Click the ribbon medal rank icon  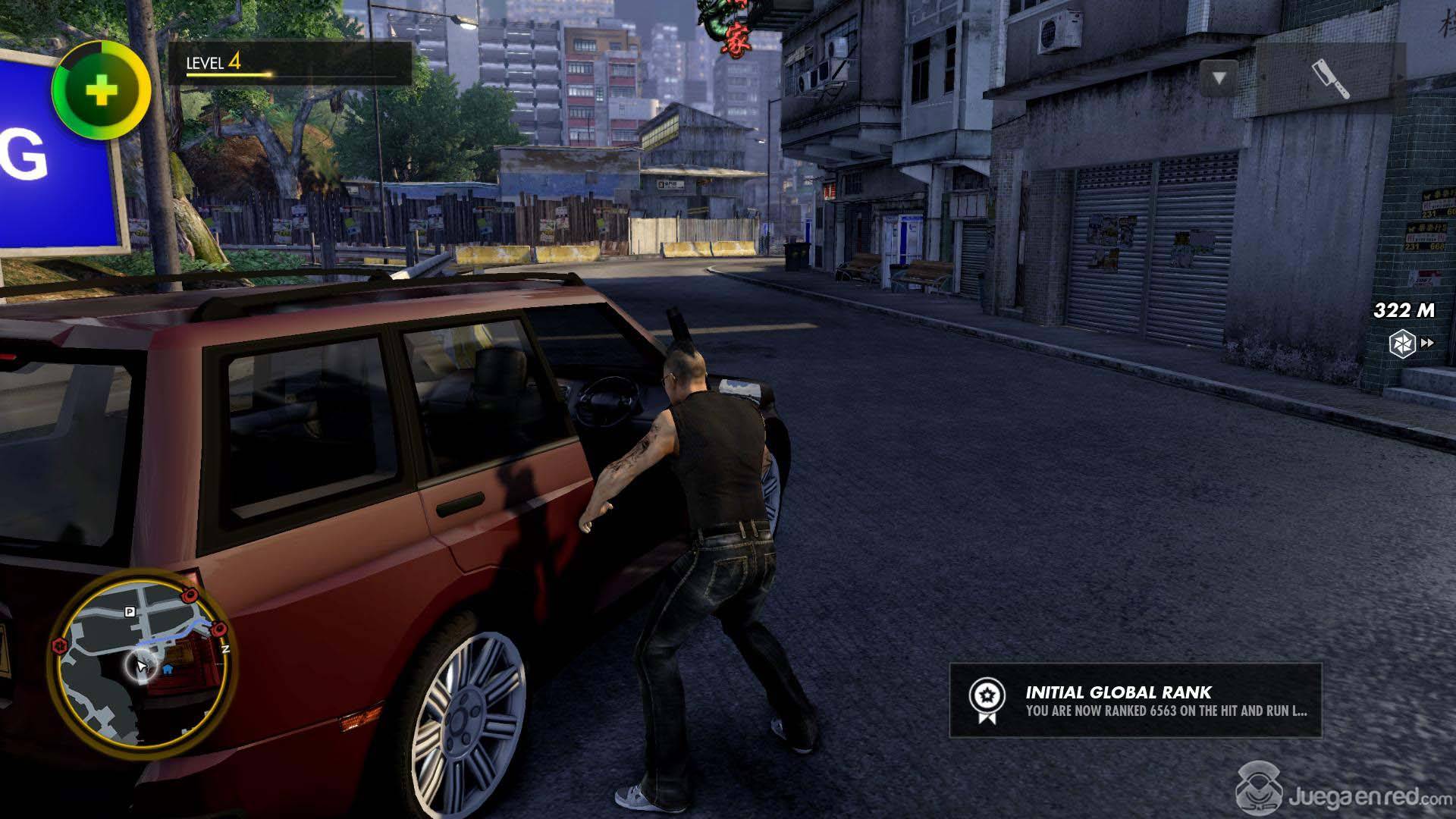coord(987,700)
